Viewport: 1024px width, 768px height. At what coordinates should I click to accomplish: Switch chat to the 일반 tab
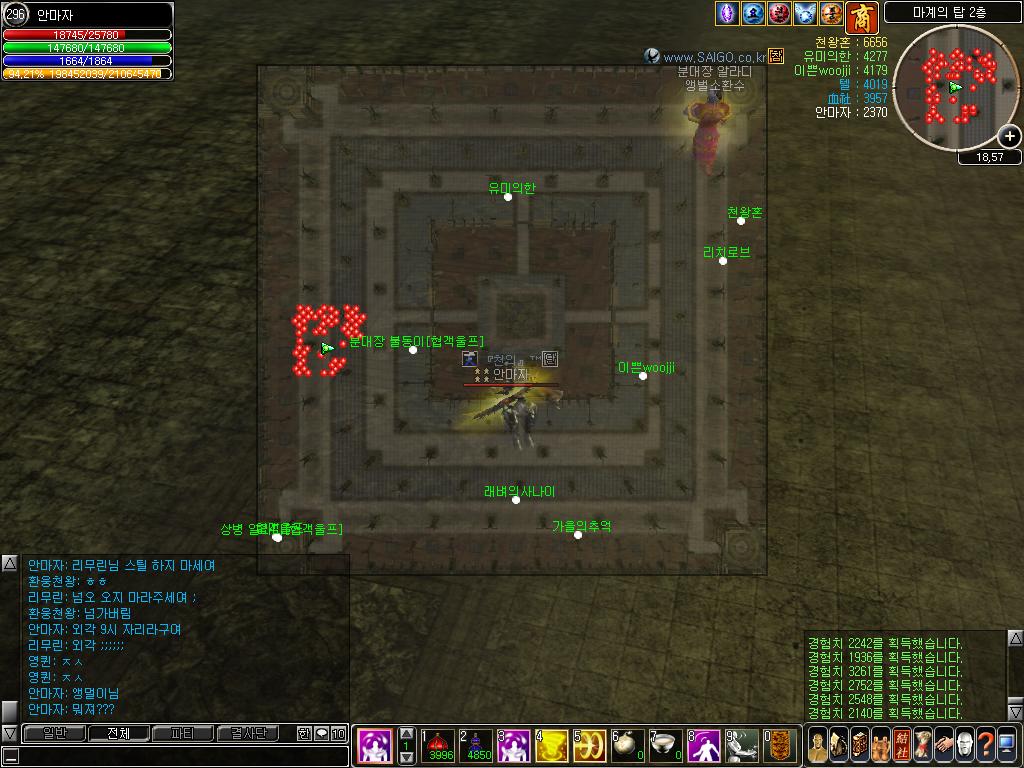tap(53, 734)
